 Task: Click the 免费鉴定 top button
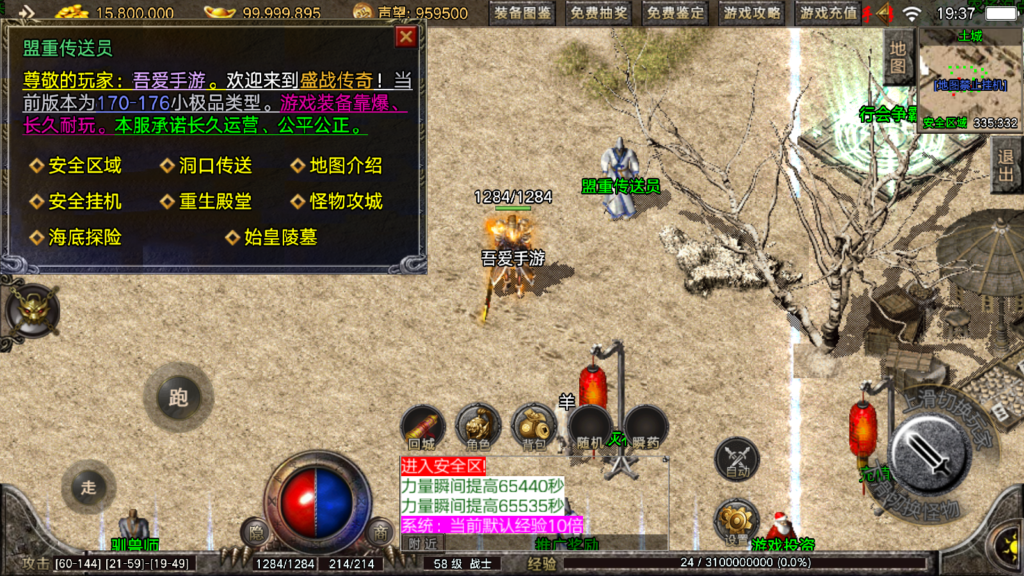tap(675, 13)
